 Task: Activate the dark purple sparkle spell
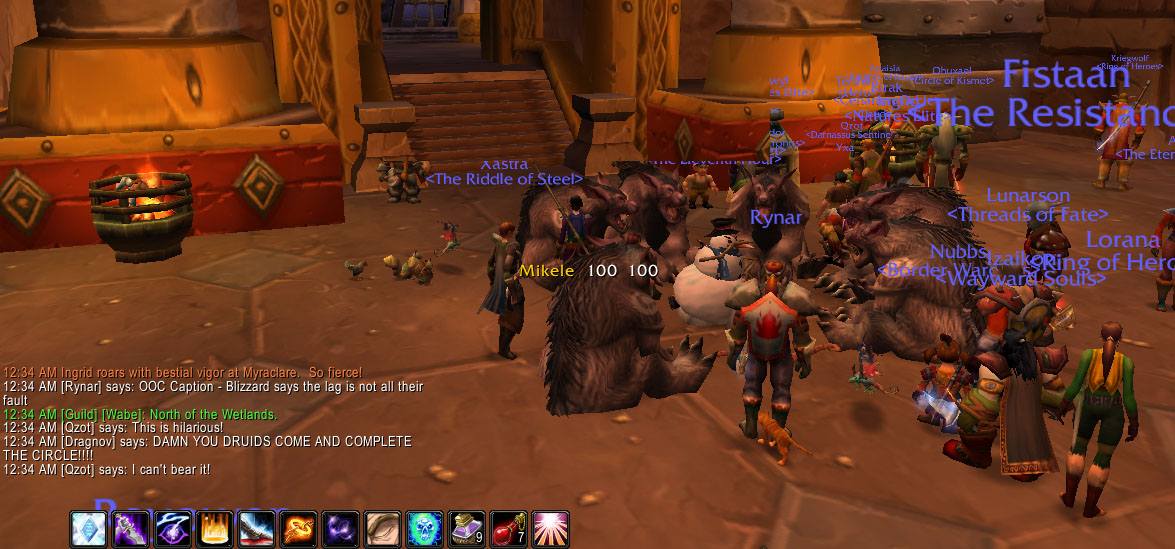click(x=340, y=528)
